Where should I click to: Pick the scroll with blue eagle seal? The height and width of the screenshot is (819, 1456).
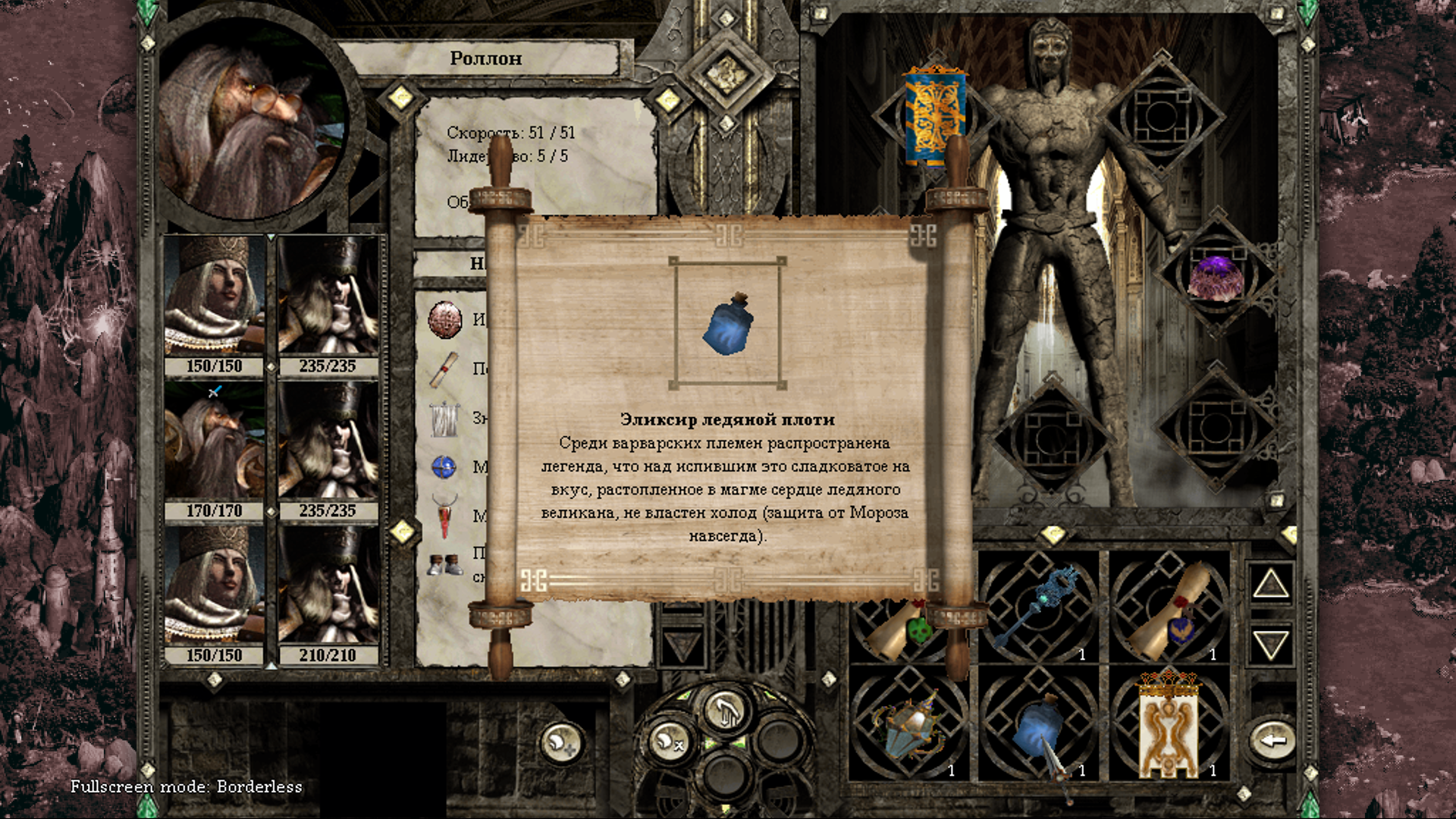1168,610
